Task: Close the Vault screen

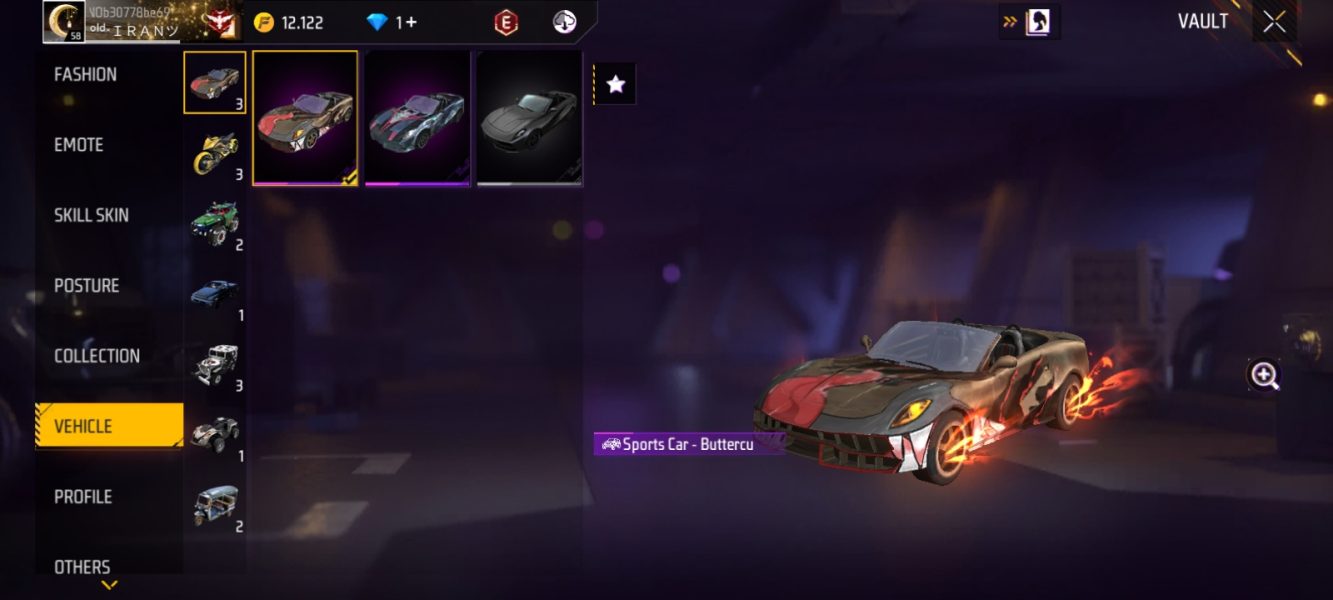Action: tap(1274, 22)
